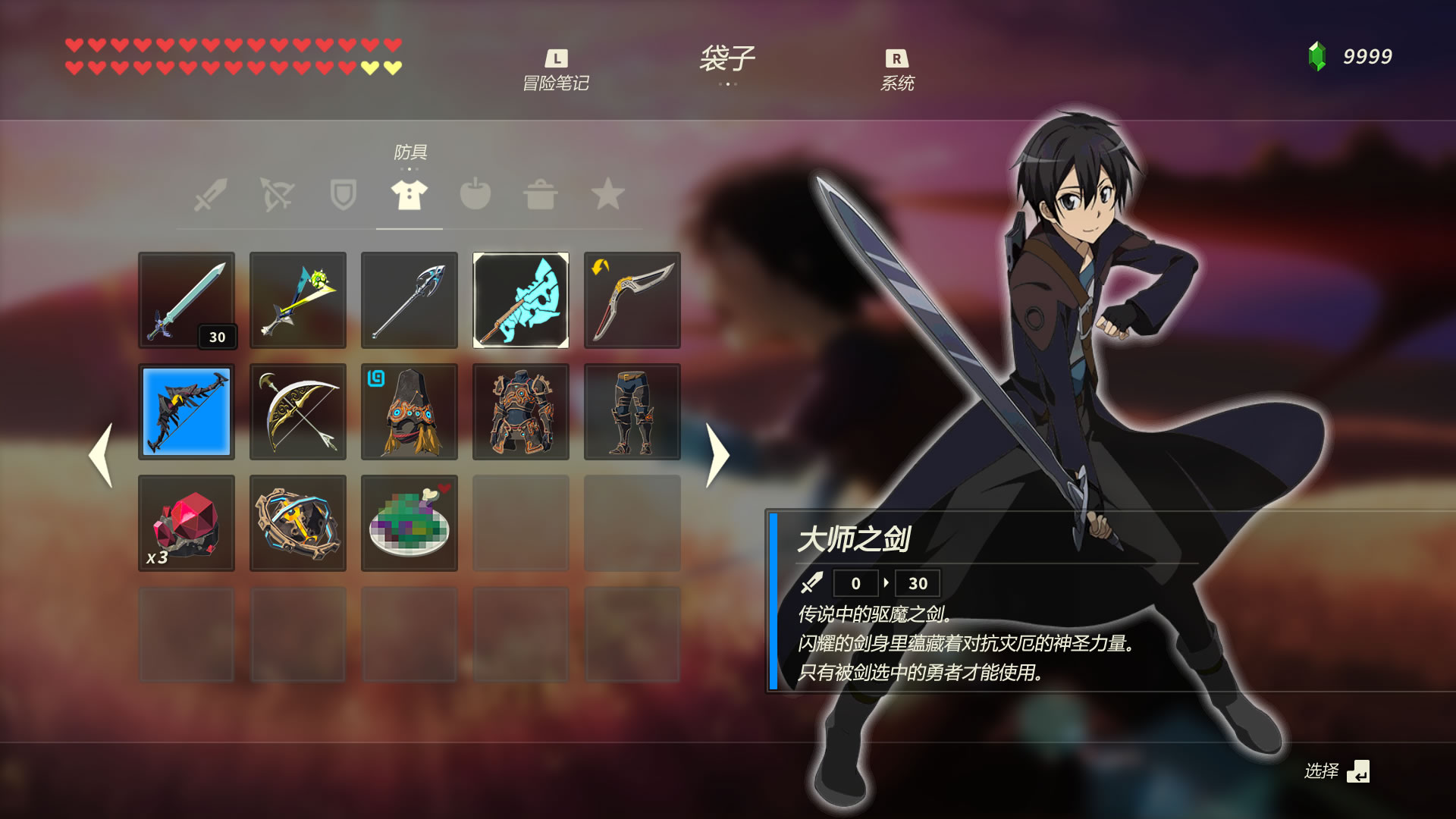Open the bow and arrows tab
1456x819 pixels.
(x=277, y=195)
